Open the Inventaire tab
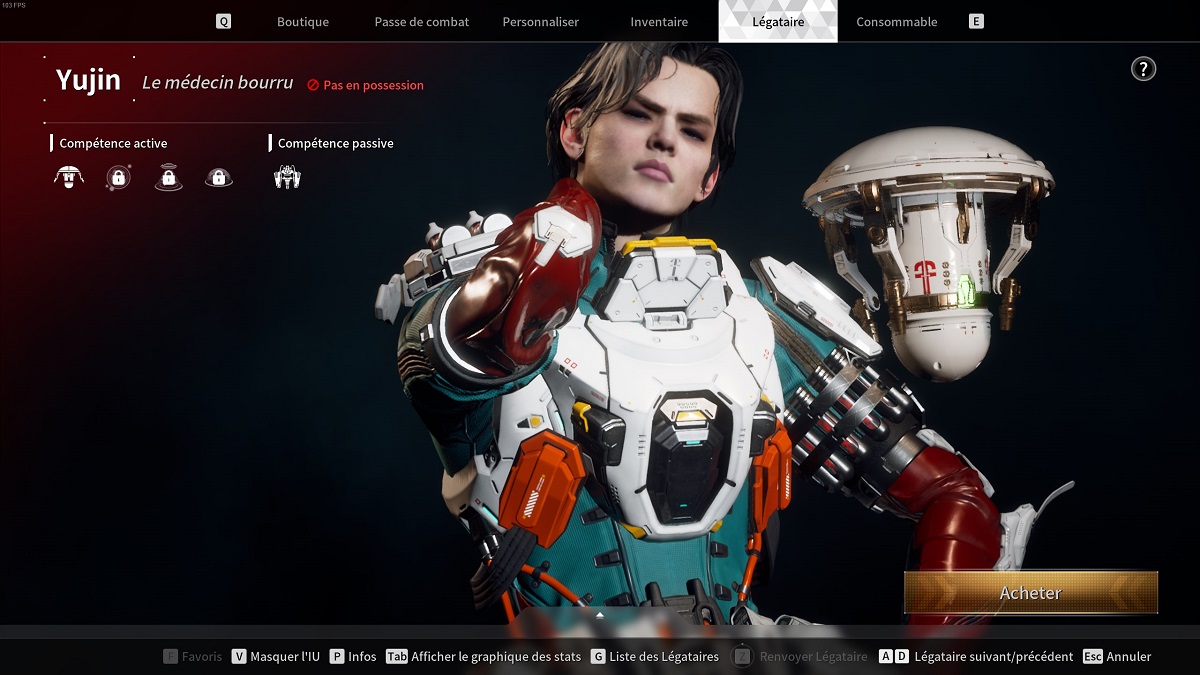 point(659,22)
